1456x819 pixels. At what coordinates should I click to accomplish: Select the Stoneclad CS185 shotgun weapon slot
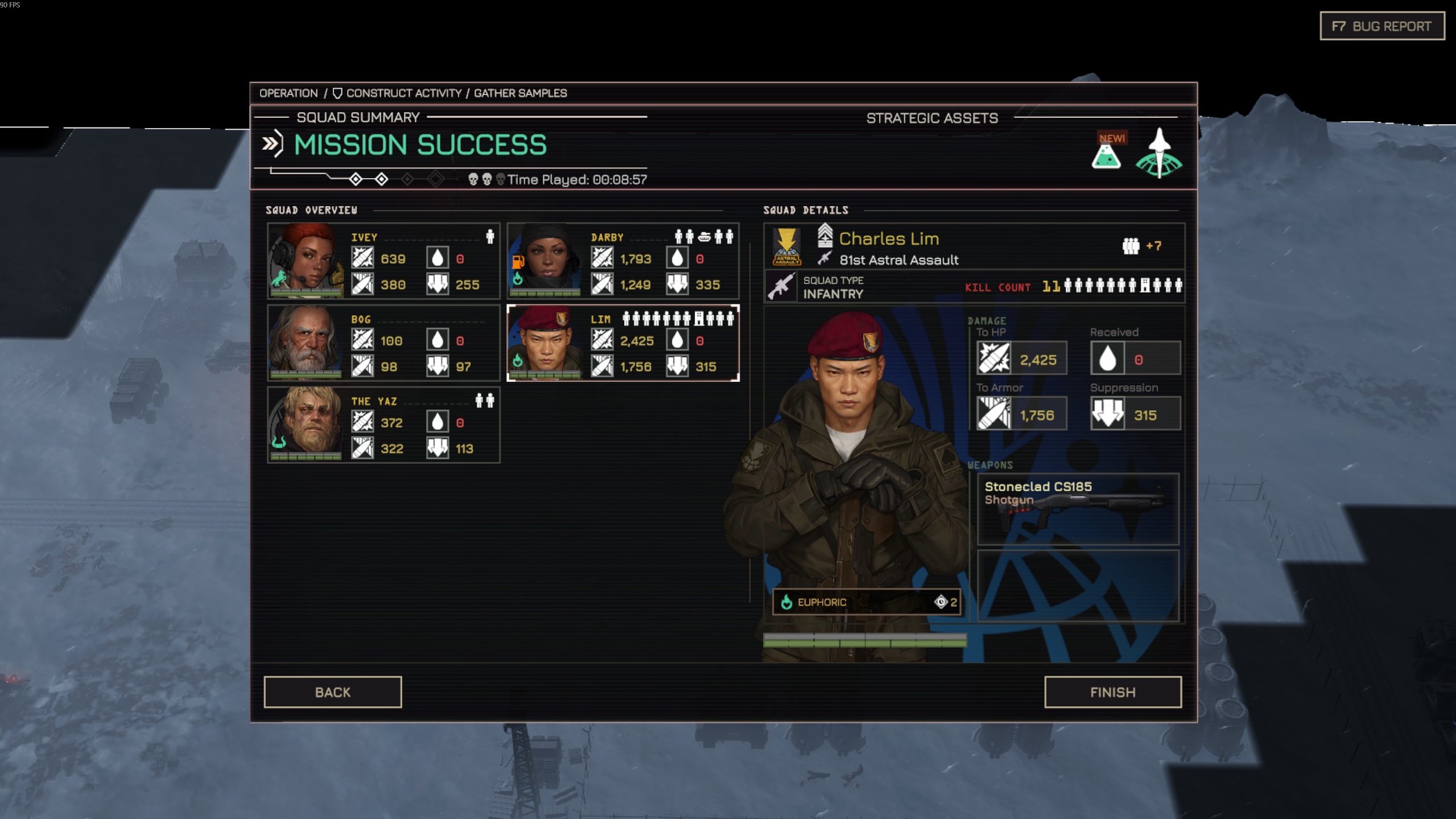coord(1077,508)
